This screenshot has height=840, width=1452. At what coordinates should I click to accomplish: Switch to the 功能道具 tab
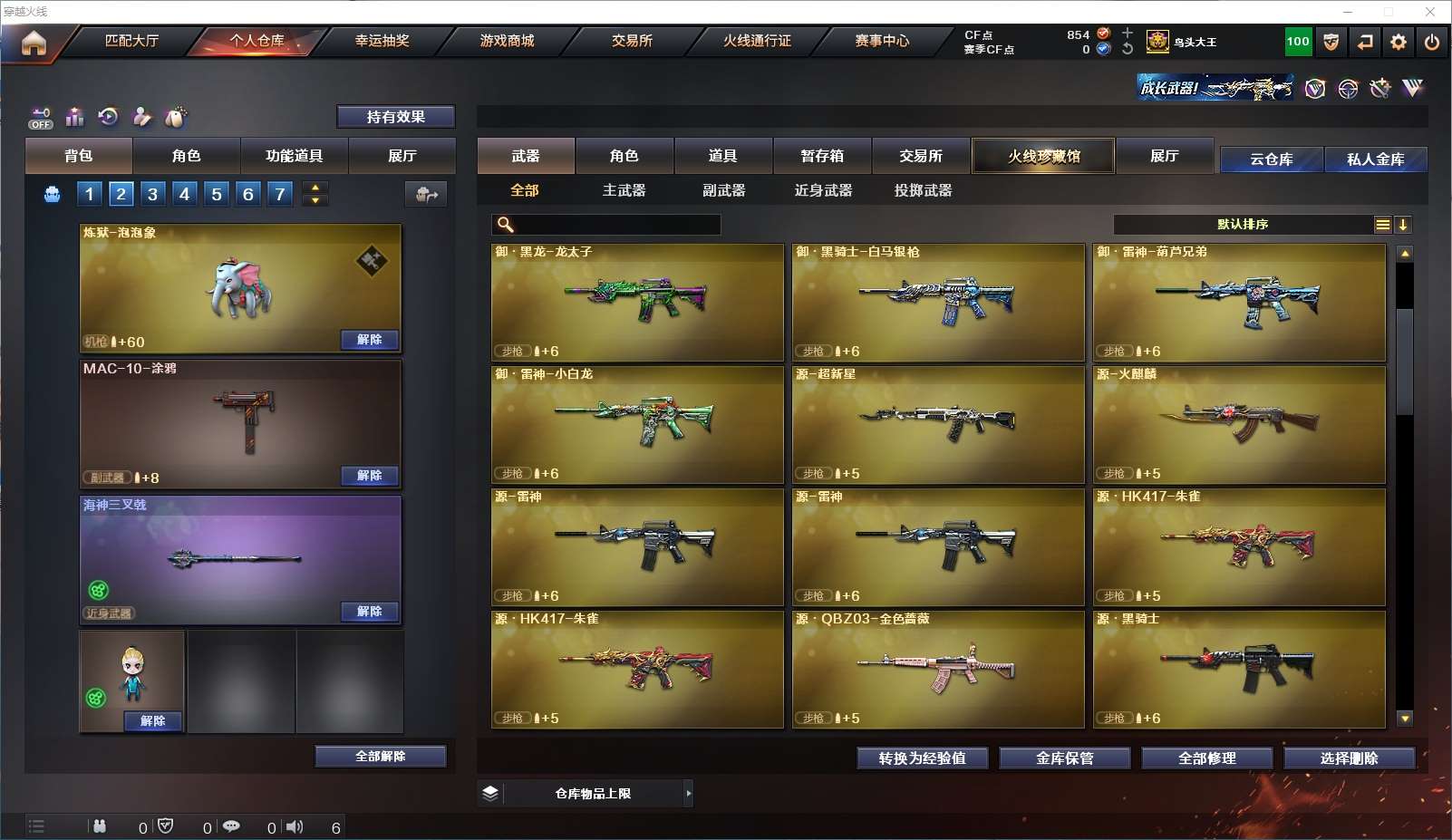[294, 156]
